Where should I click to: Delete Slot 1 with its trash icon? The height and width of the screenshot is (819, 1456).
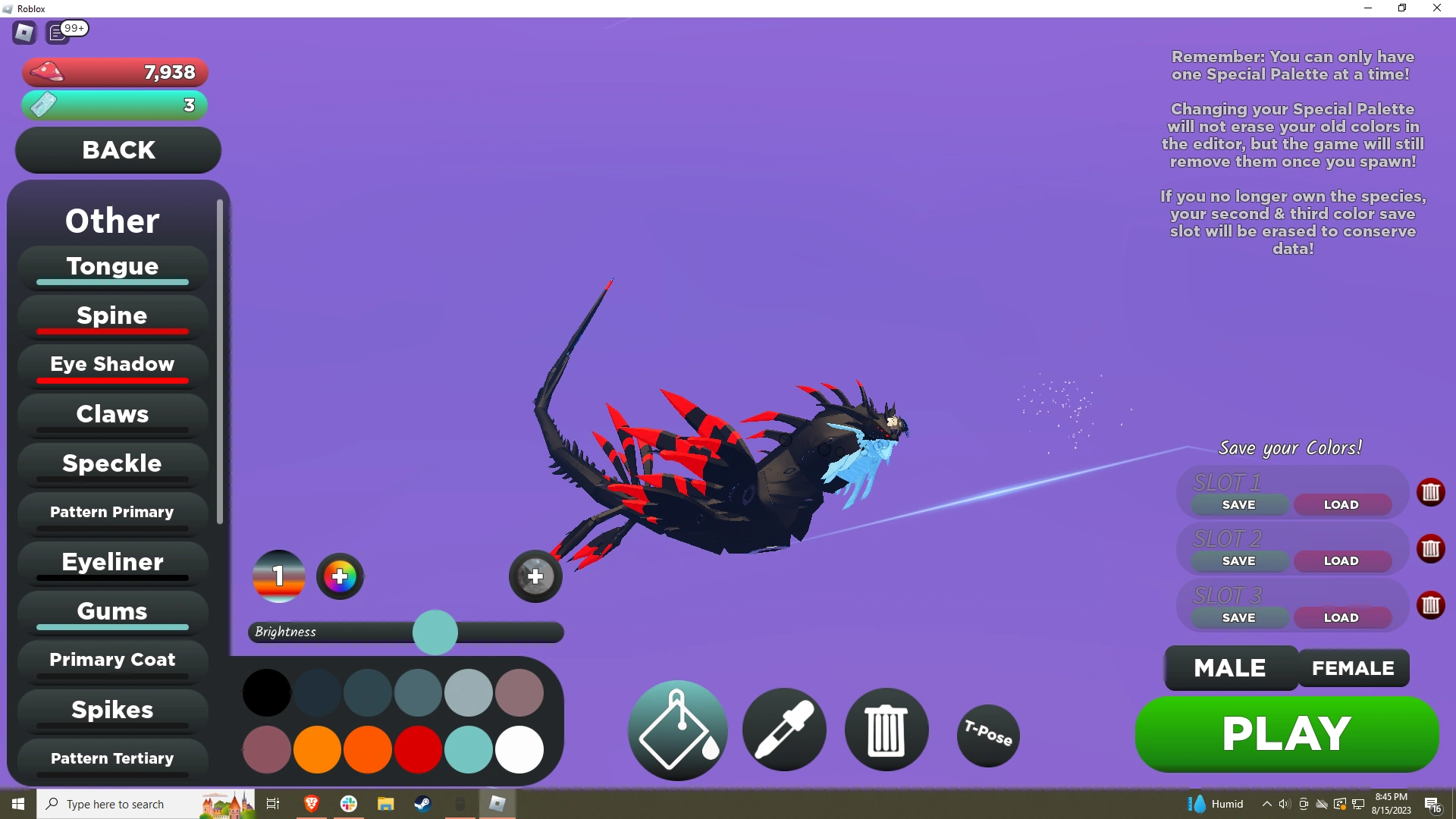click(x=1431, y=492)
